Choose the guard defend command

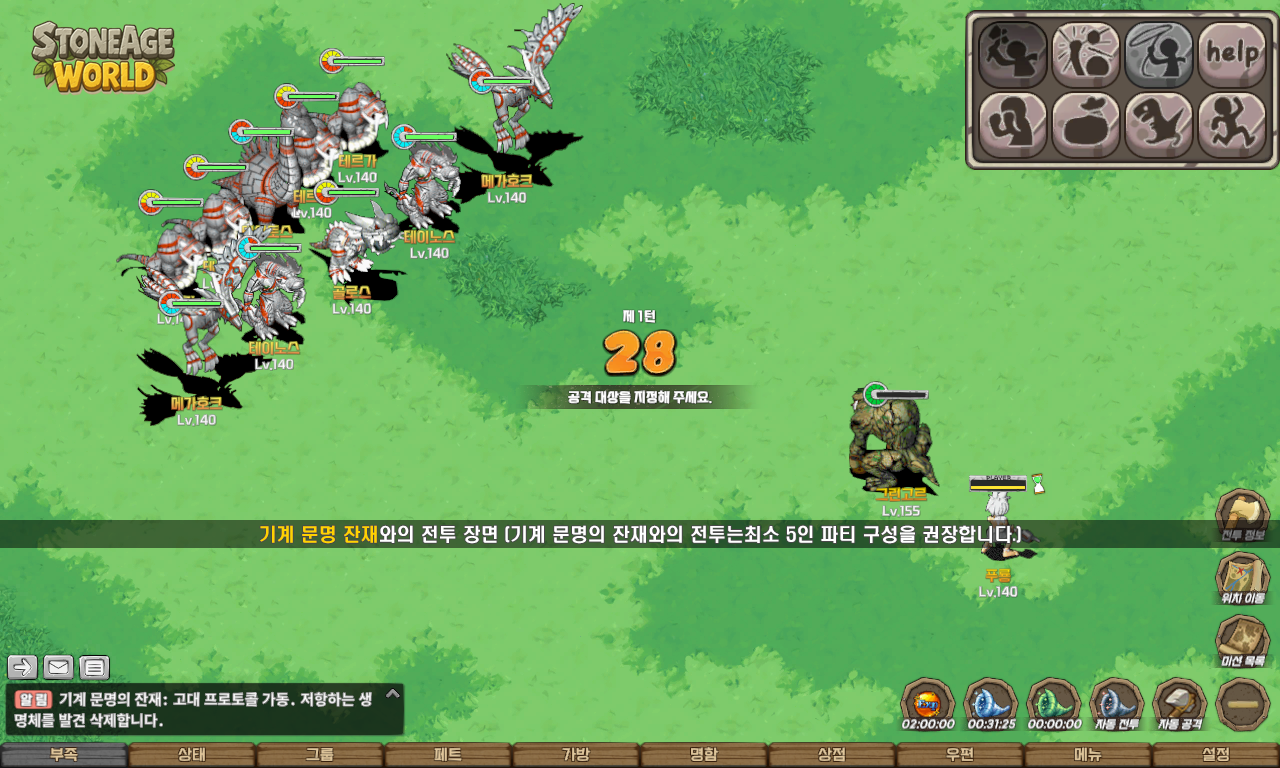pos(1012,125)
